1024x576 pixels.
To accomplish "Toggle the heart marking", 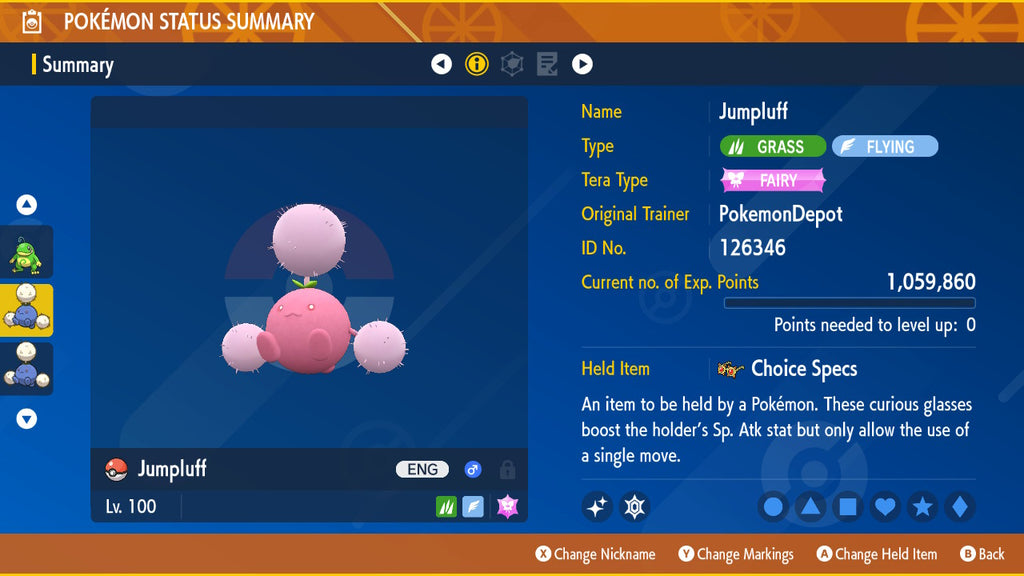I will pos(885,507).
